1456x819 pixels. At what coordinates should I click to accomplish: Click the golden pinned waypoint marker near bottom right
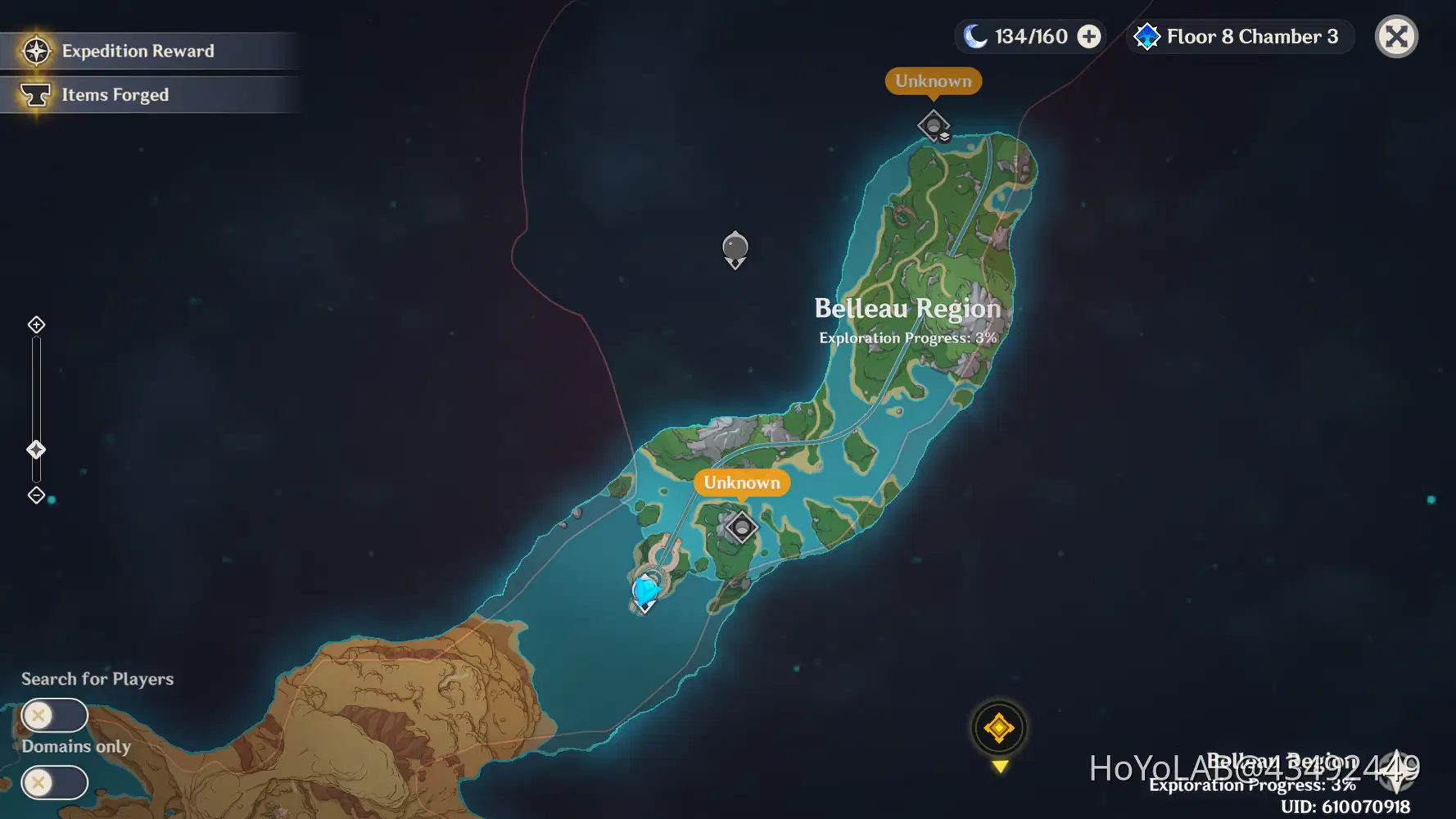pos(997,727)
